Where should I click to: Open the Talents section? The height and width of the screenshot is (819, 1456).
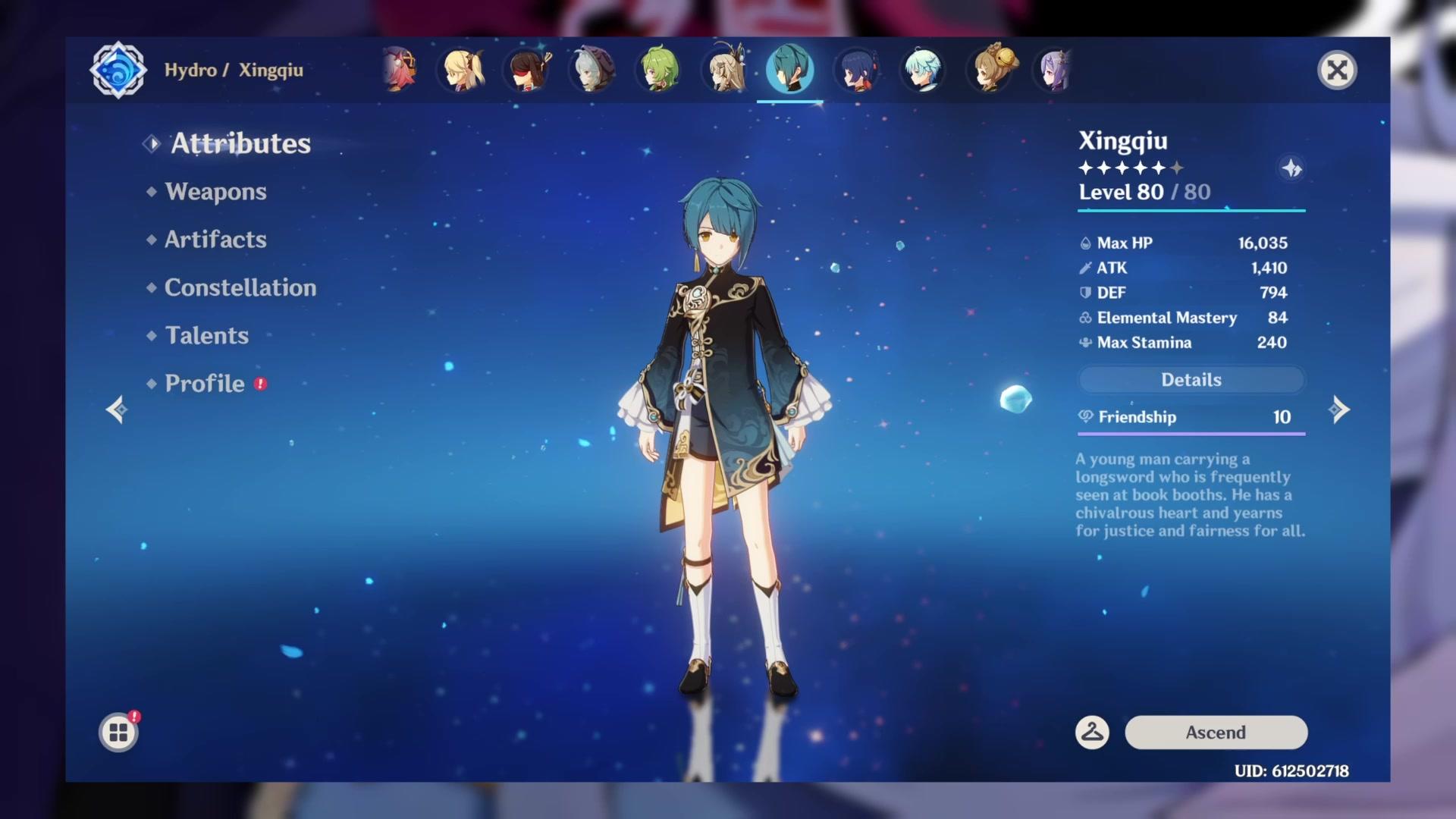pos(206,335)
